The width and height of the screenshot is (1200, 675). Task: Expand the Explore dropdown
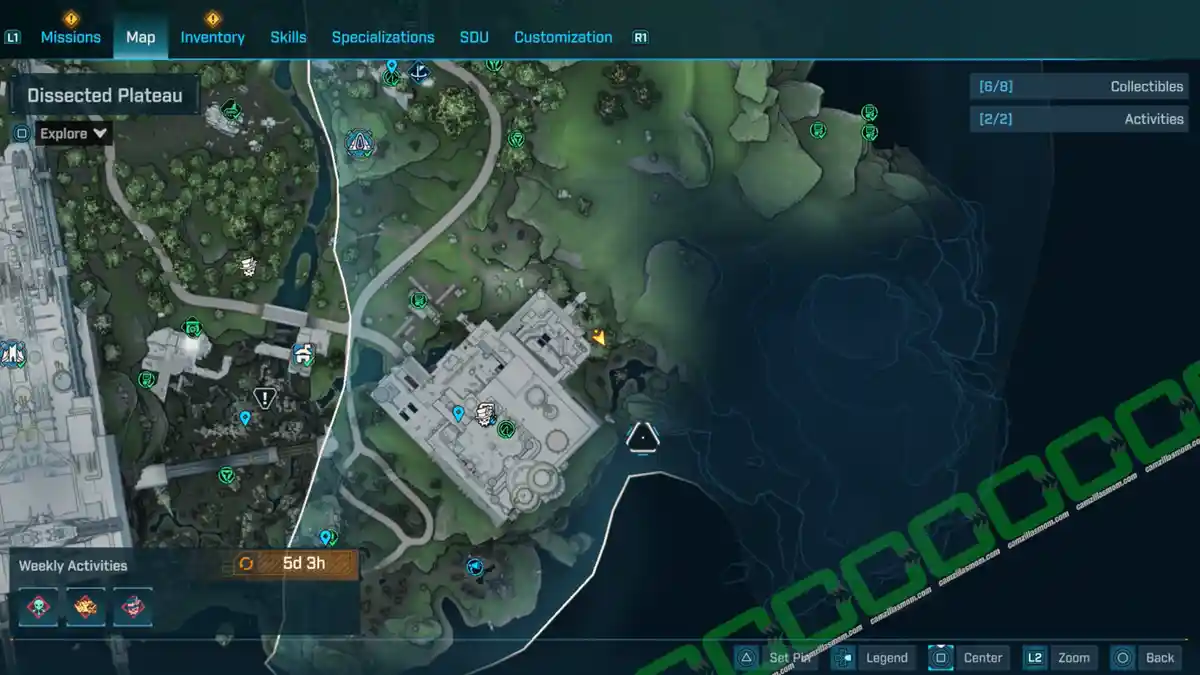click(74, 133)
